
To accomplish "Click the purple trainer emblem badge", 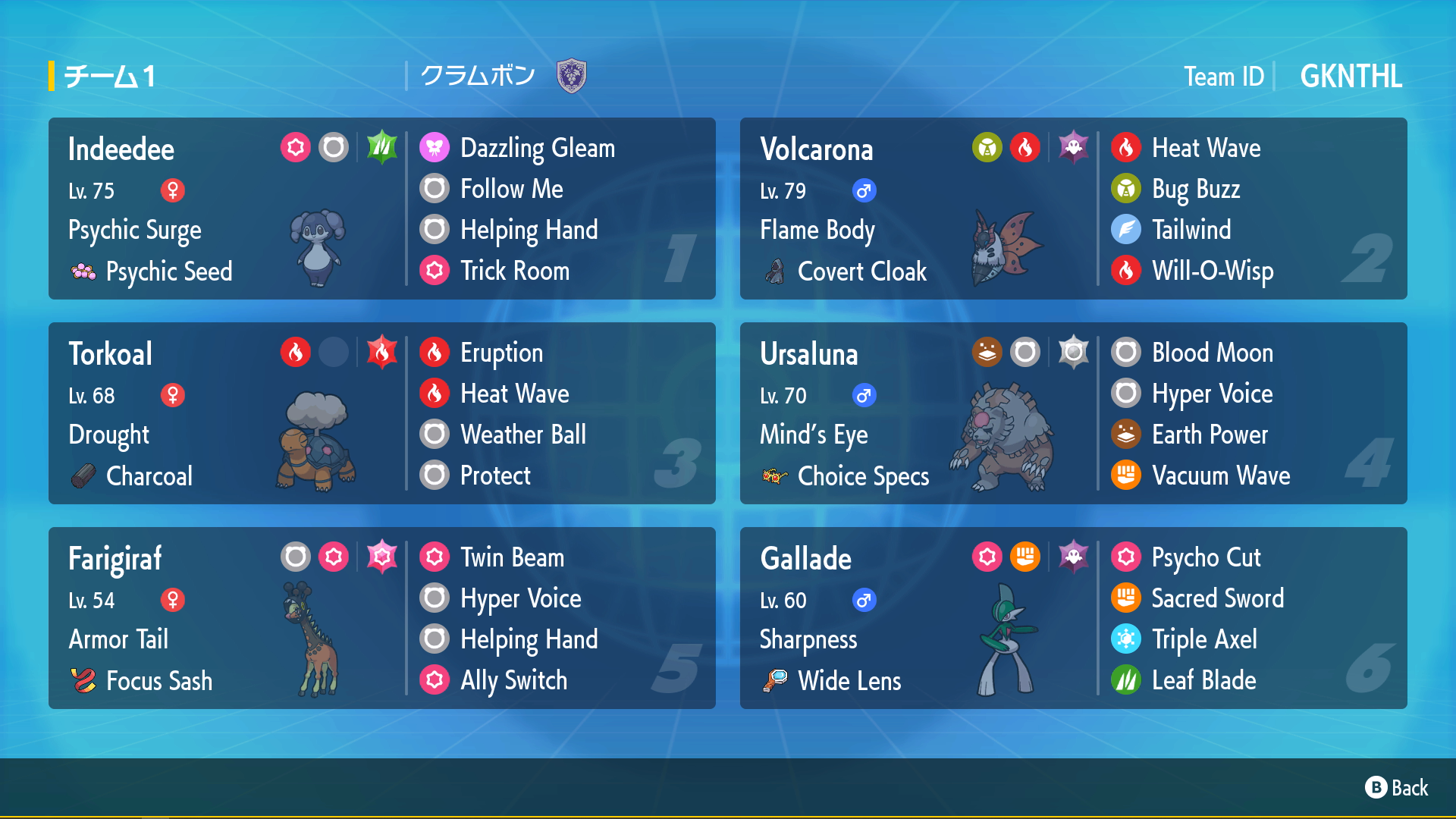I will pyautogui.click(x=572, y=76).
